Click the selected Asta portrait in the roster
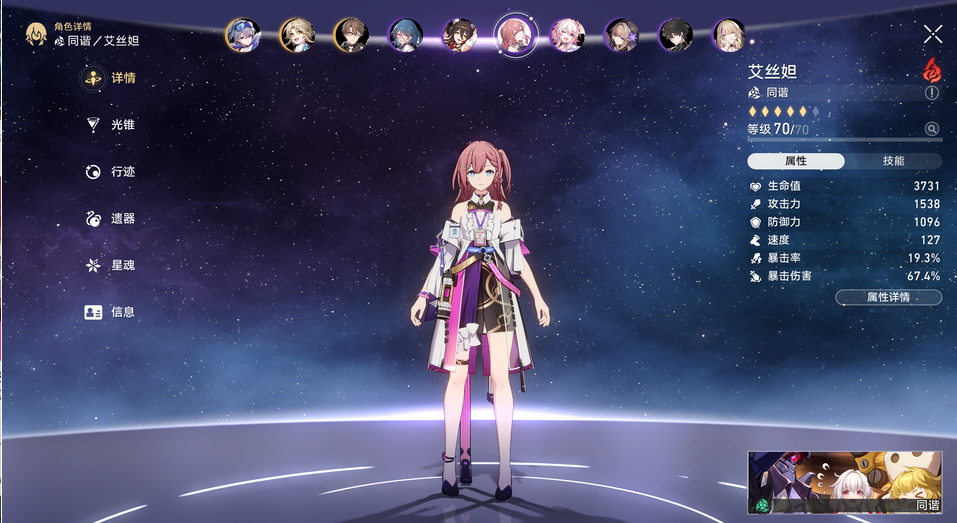The image size is (957, 523). point(514,35)
